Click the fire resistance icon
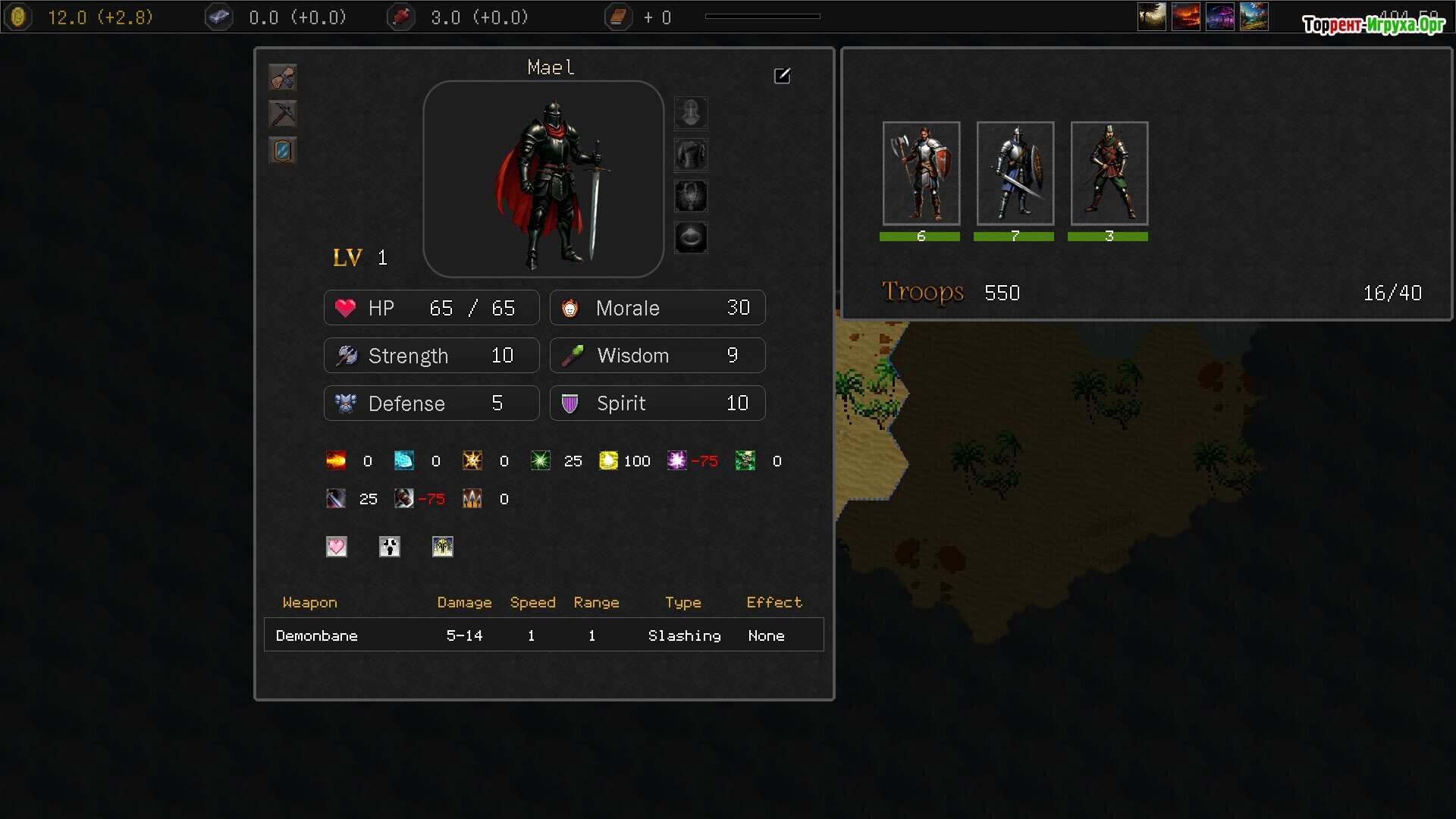The height and width of the screenshot is (819, 1456). (x=336, y=460)
